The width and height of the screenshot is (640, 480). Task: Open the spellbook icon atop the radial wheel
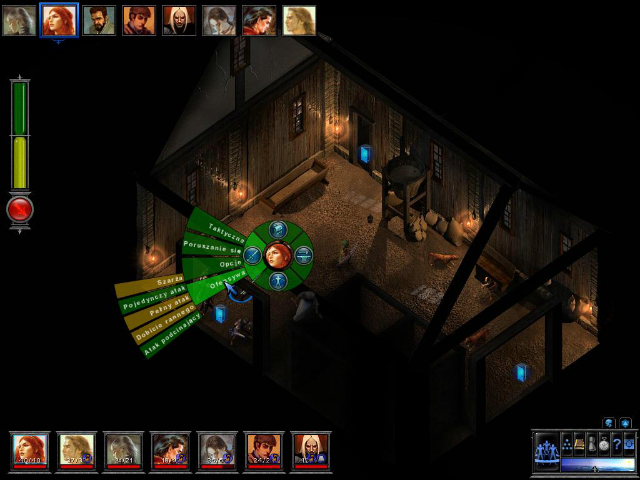278,231
